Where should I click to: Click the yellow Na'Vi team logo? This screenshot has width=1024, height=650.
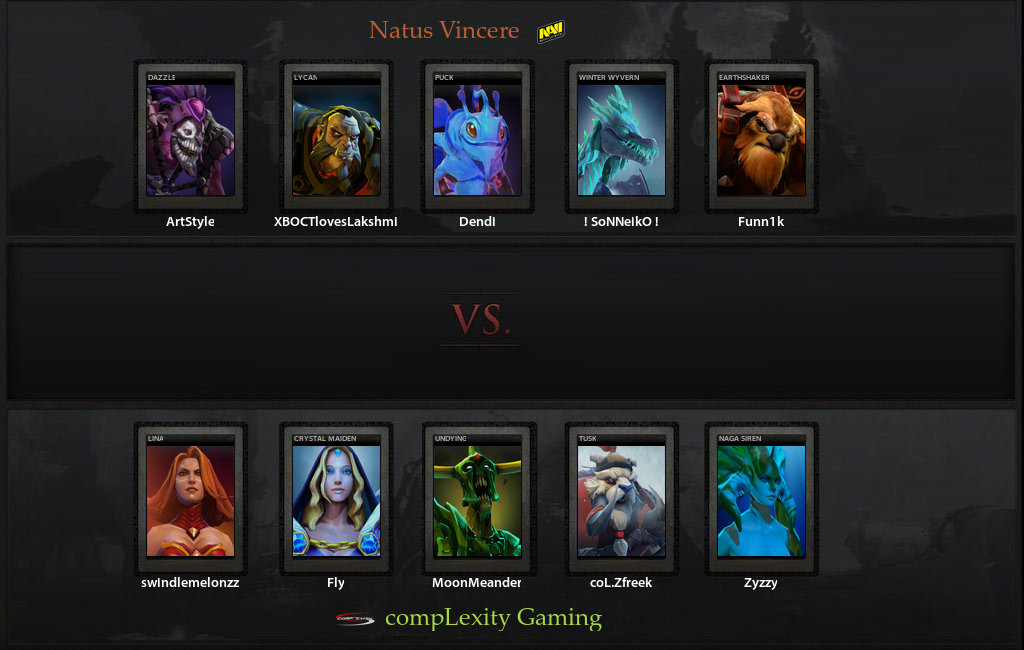550,33
